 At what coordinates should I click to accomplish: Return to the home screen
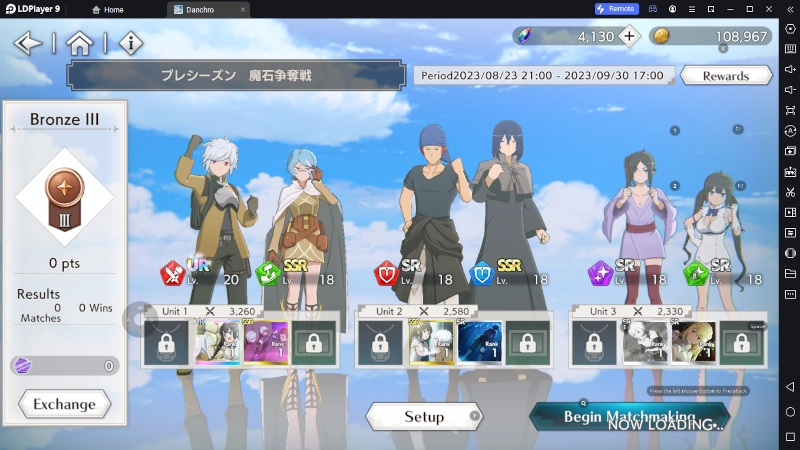[x=79, y=43]
